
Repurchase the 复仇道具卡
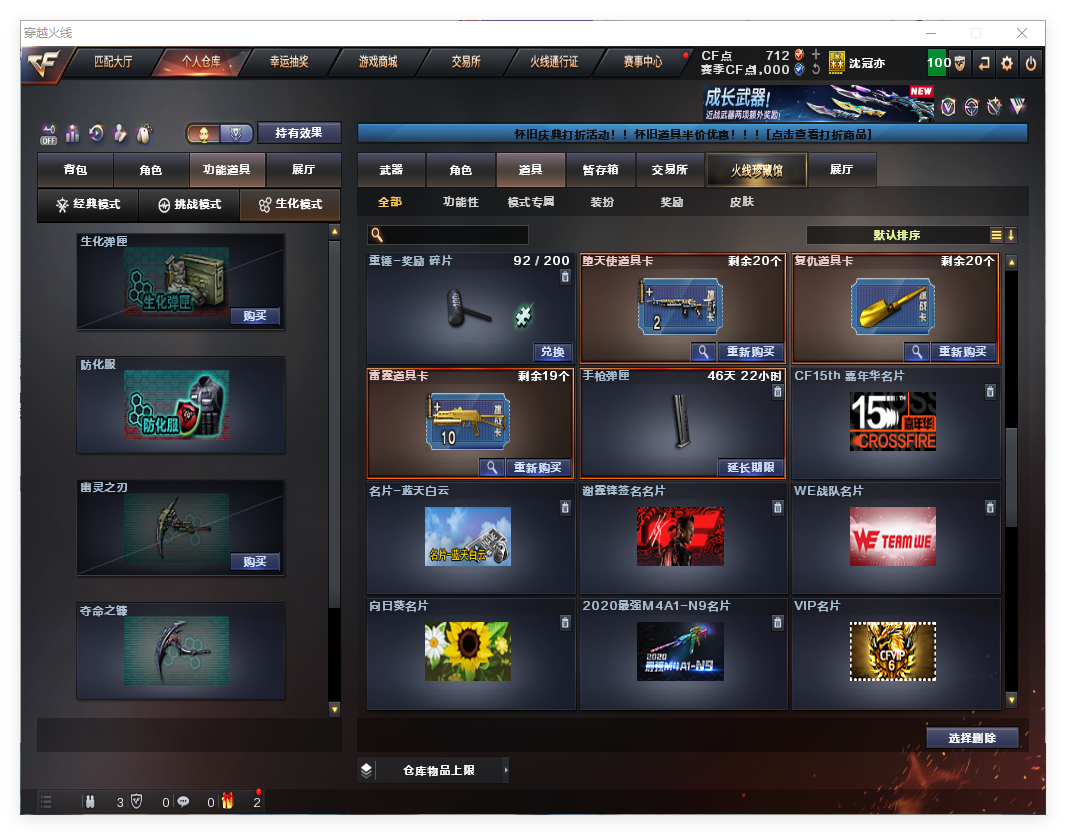click(963, 352)
